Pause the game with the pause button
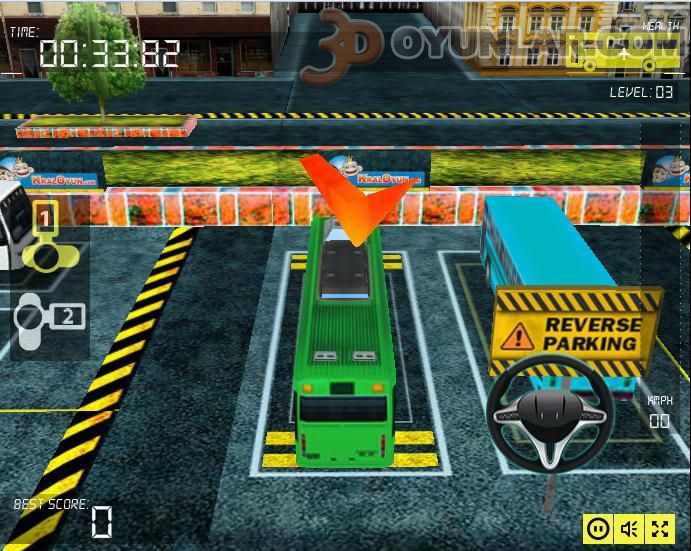 (x=598, y=528)
